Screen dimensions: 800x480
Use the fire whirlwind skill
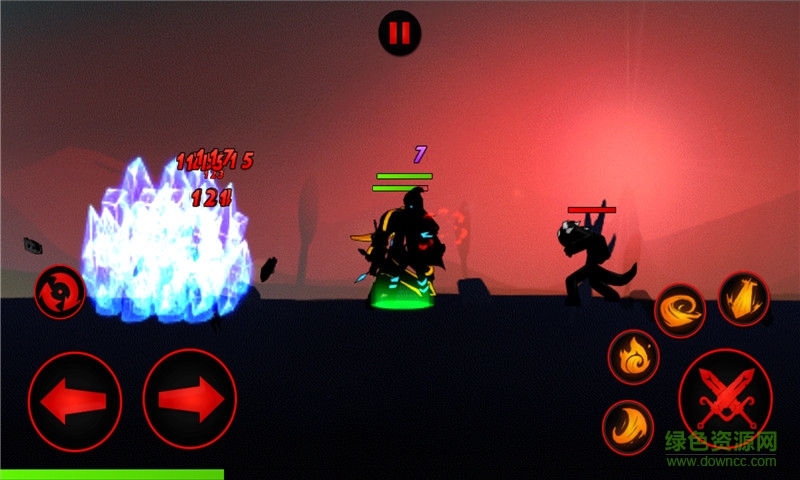[680, 310]
